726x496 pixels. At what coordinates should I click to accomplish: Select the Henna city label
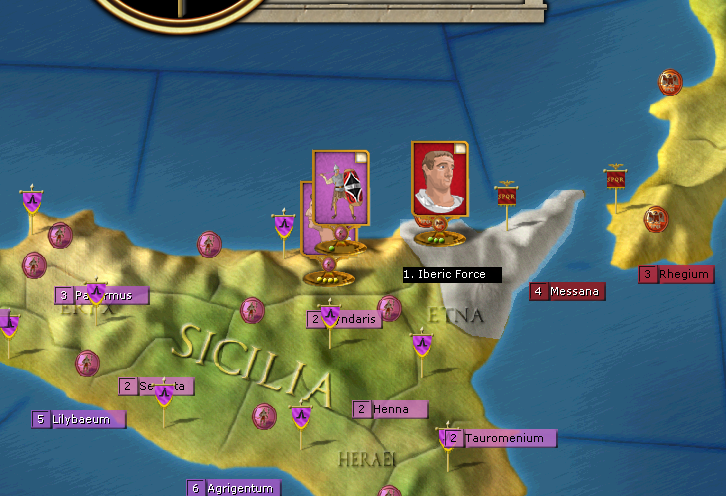pyautogui.click(x=390, y=409)
